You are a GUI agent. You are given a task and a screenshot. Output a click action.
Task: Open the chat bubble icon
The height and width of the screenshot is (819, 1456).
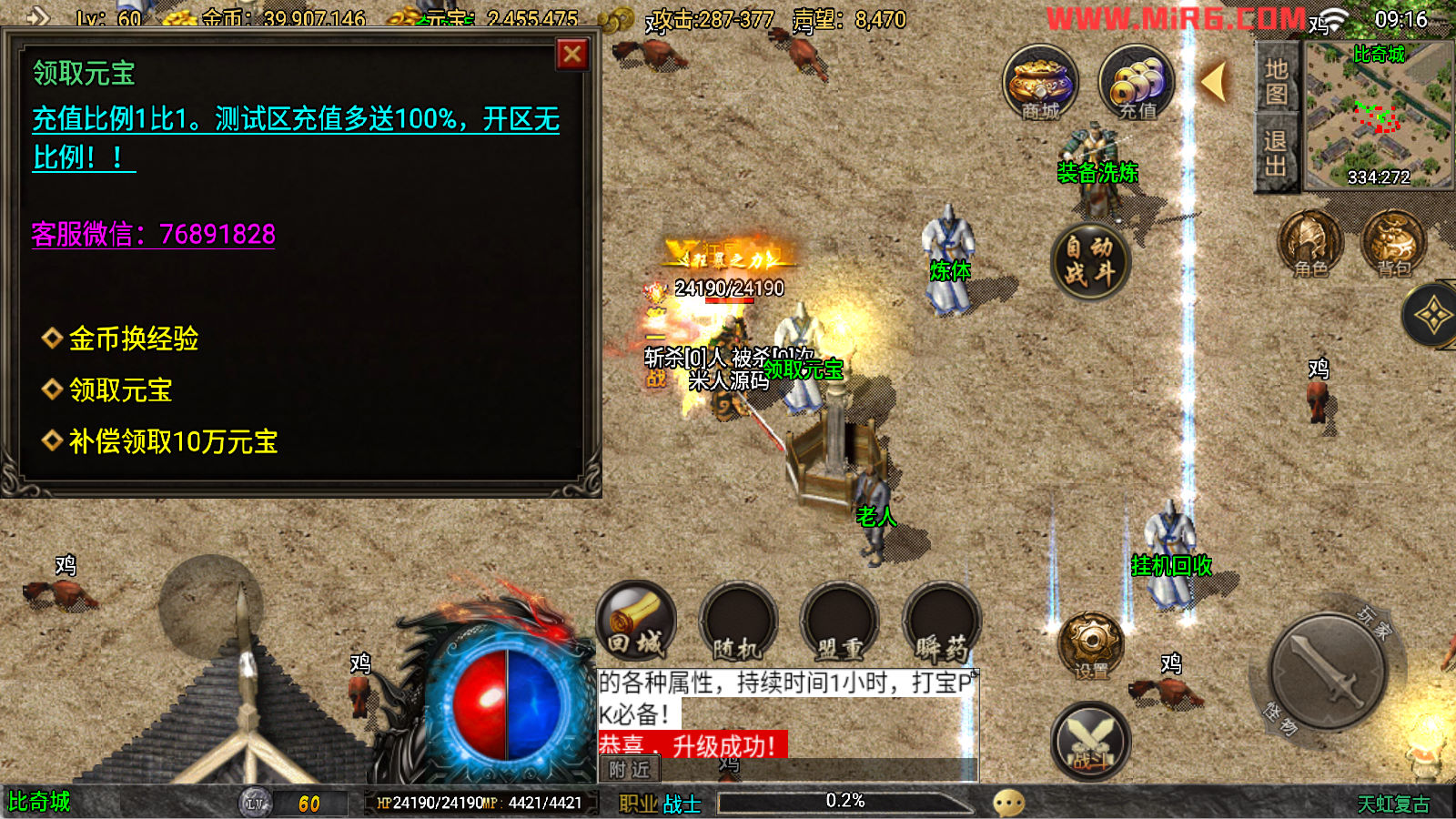1008,803
